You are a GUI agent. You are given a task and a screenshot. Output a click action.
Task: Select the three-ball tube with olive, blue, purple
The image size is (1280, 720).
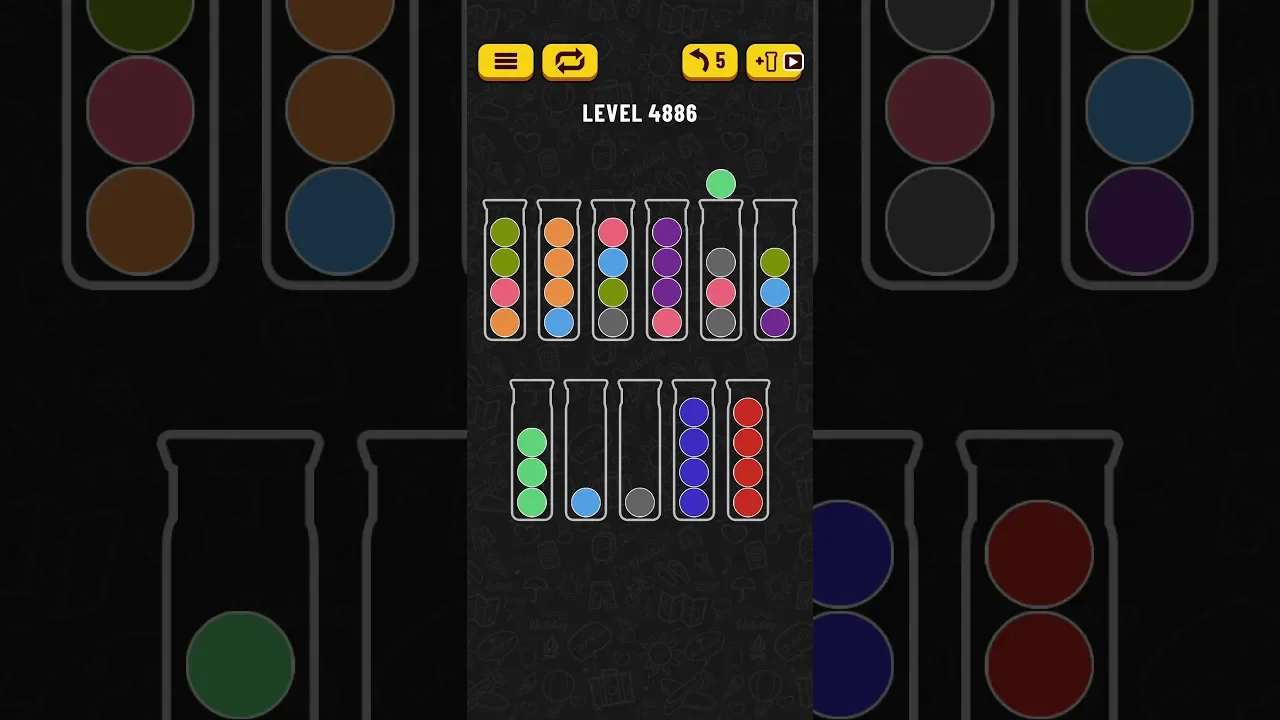click(x=775, y=272)
